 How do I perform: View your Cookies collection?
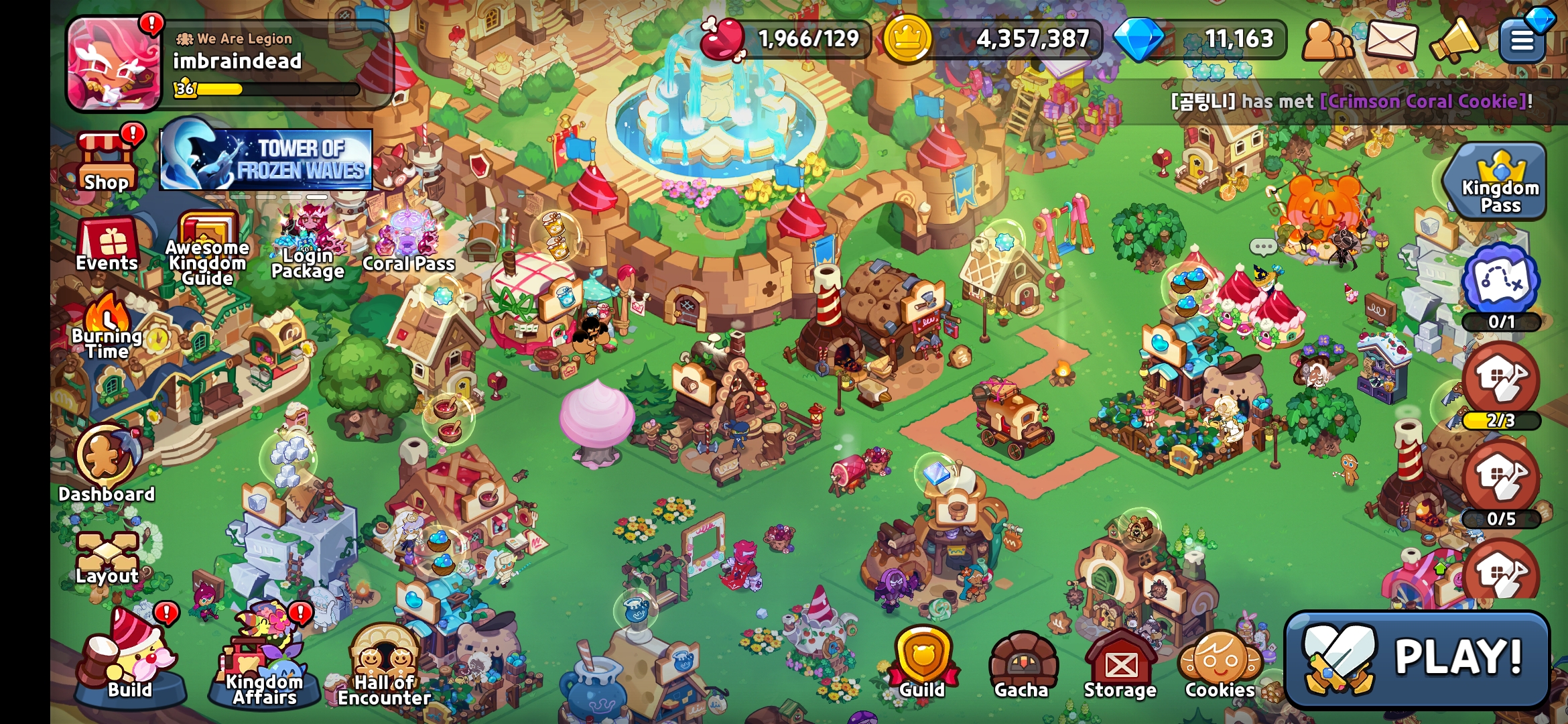(1220, 665)
